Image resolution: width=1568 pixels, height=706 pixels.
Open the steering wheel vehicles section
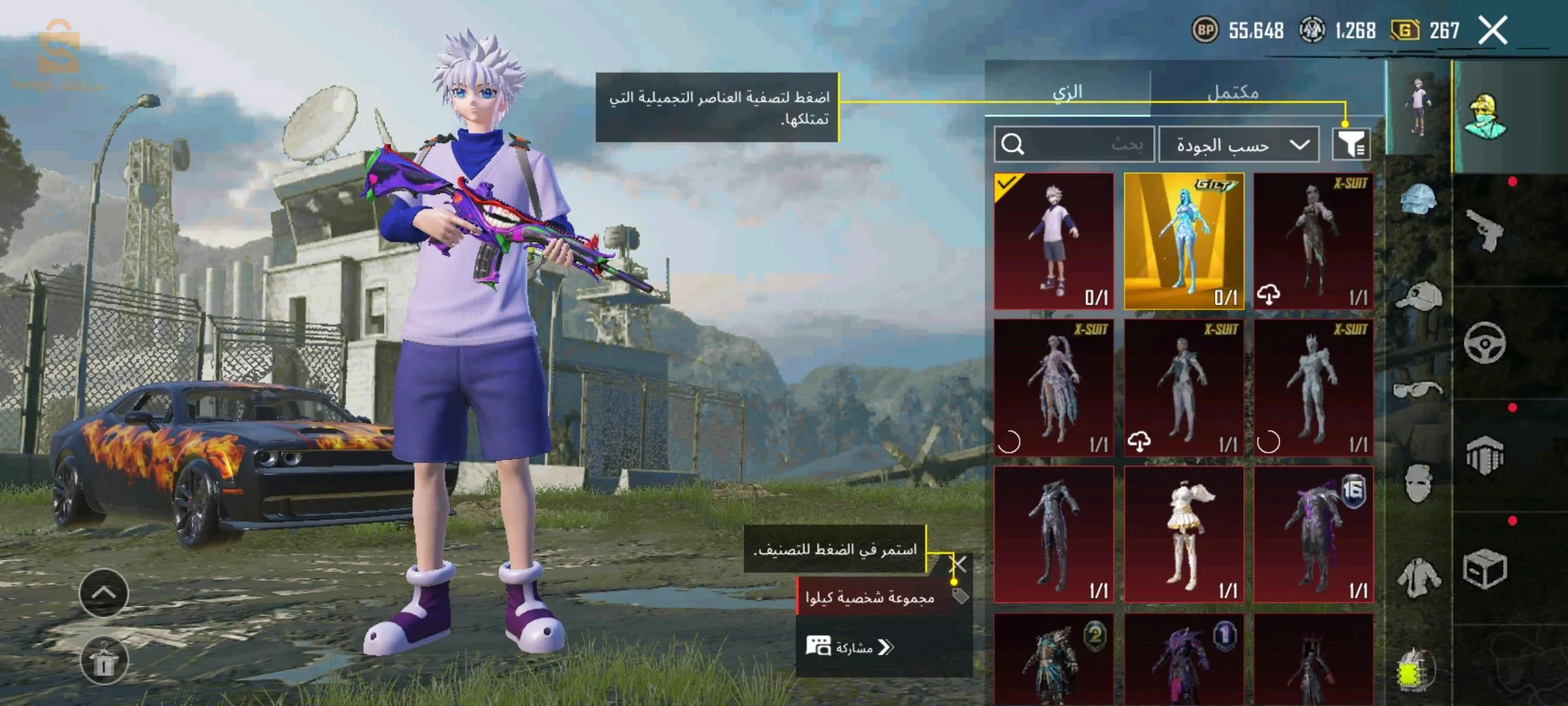[x=1484, y=343]
